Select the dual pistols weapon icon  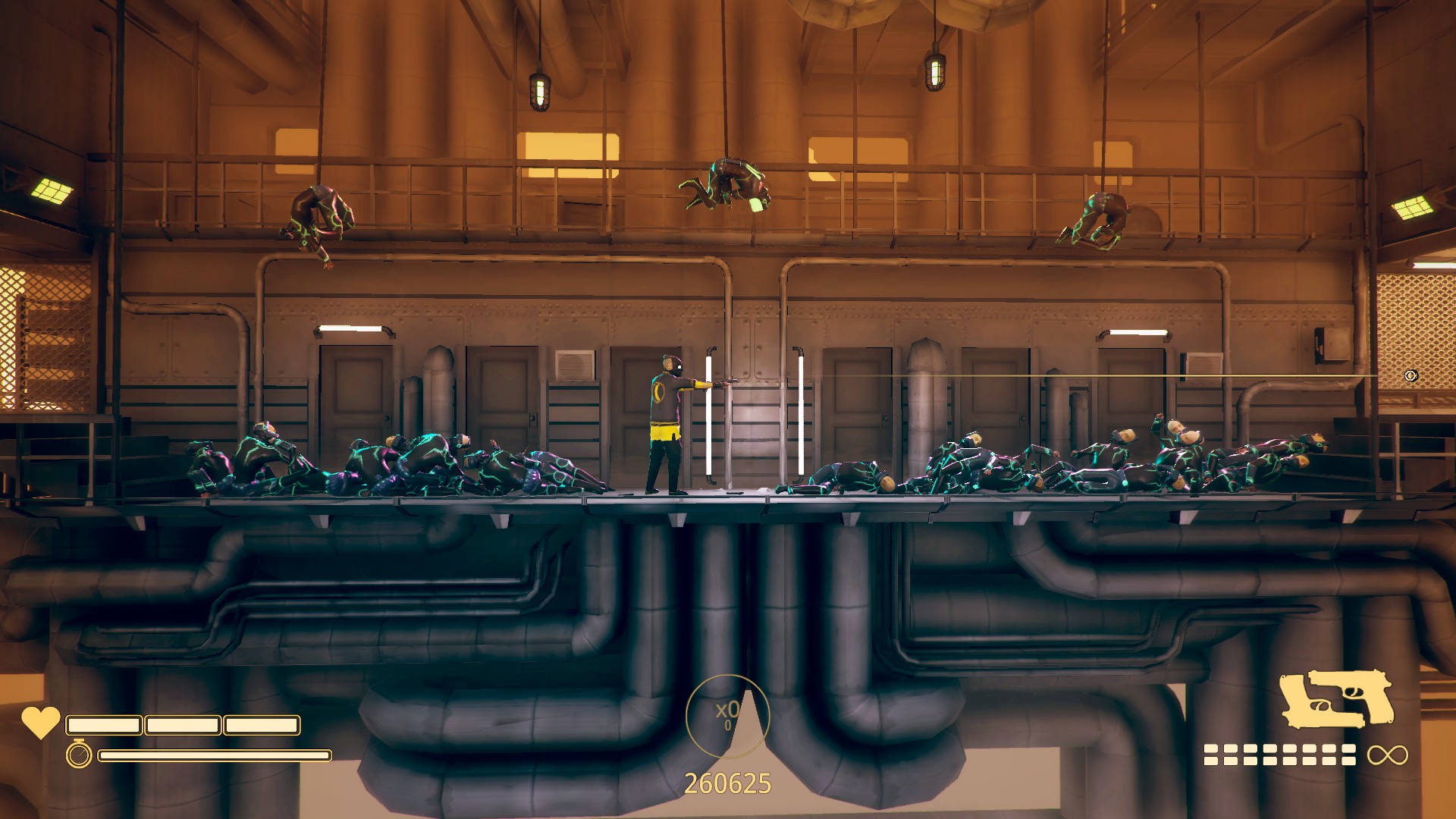[1335, 698]
